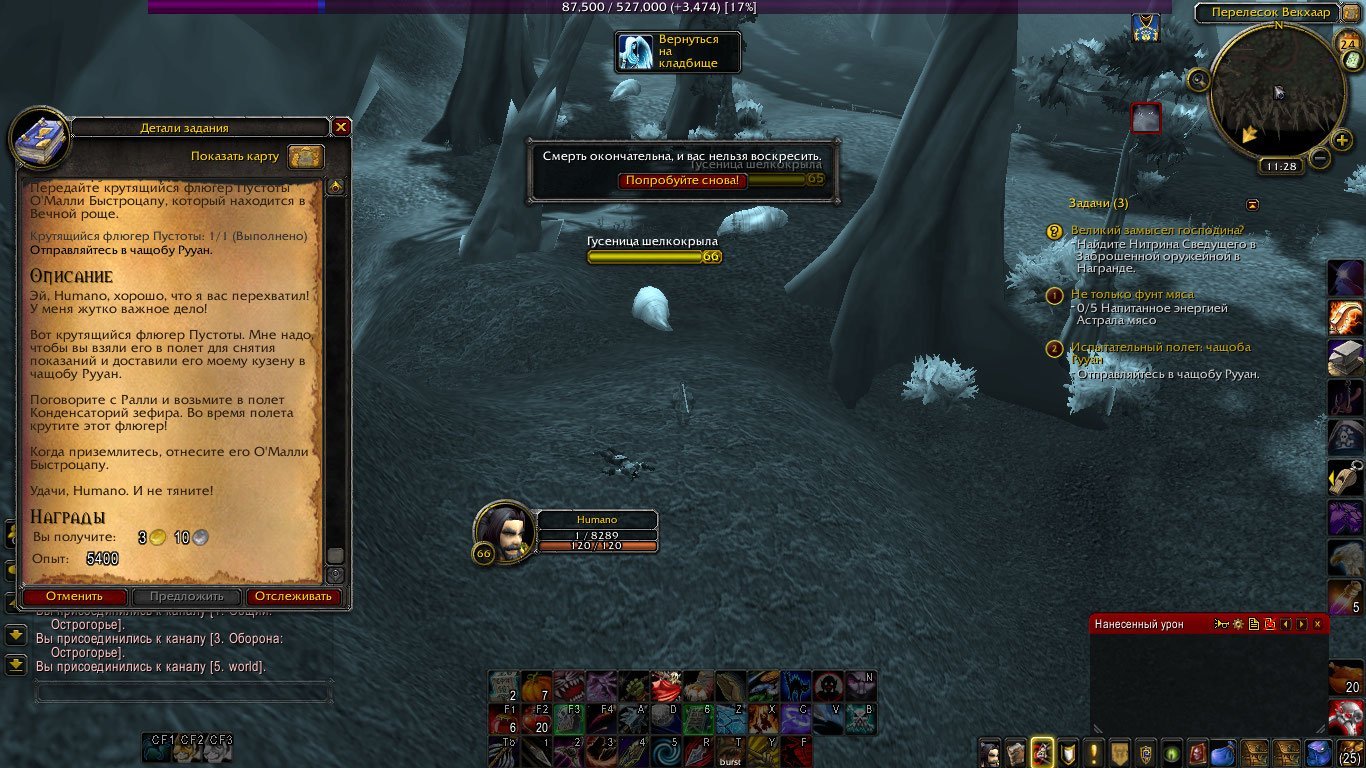Zoom out on the minimap
Image resolution: width=1366 pixels, height=768 pixels.
point(1320,158)
